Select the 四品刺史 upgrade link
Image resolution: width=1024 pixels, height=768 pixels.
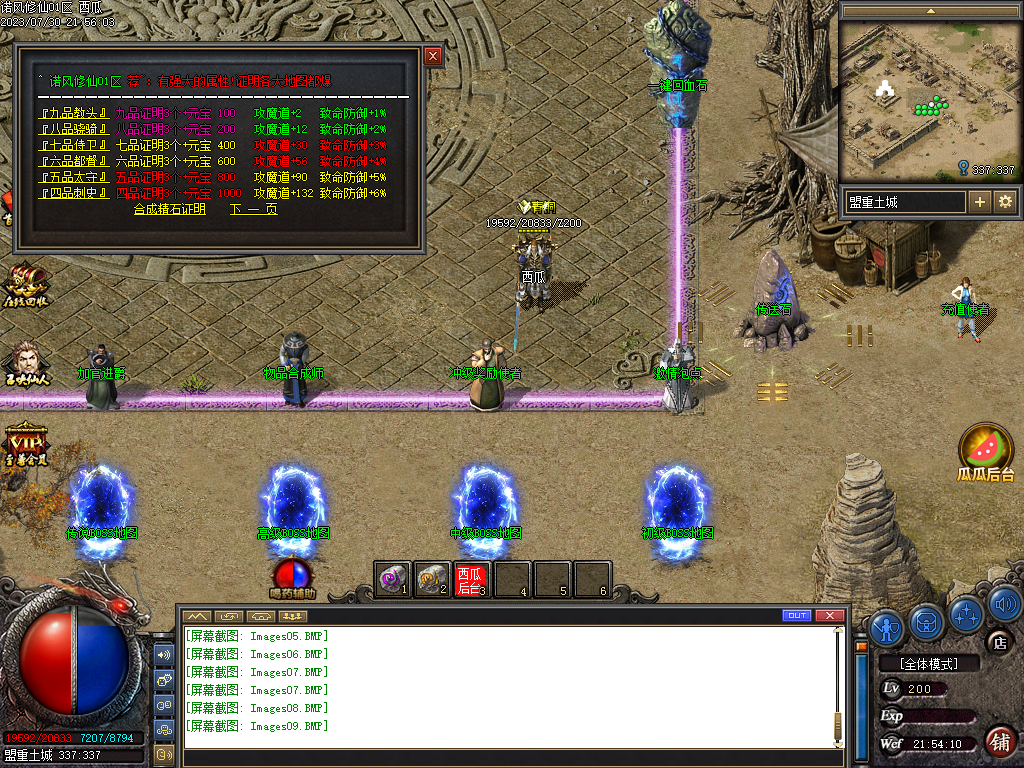click(73, 193)
